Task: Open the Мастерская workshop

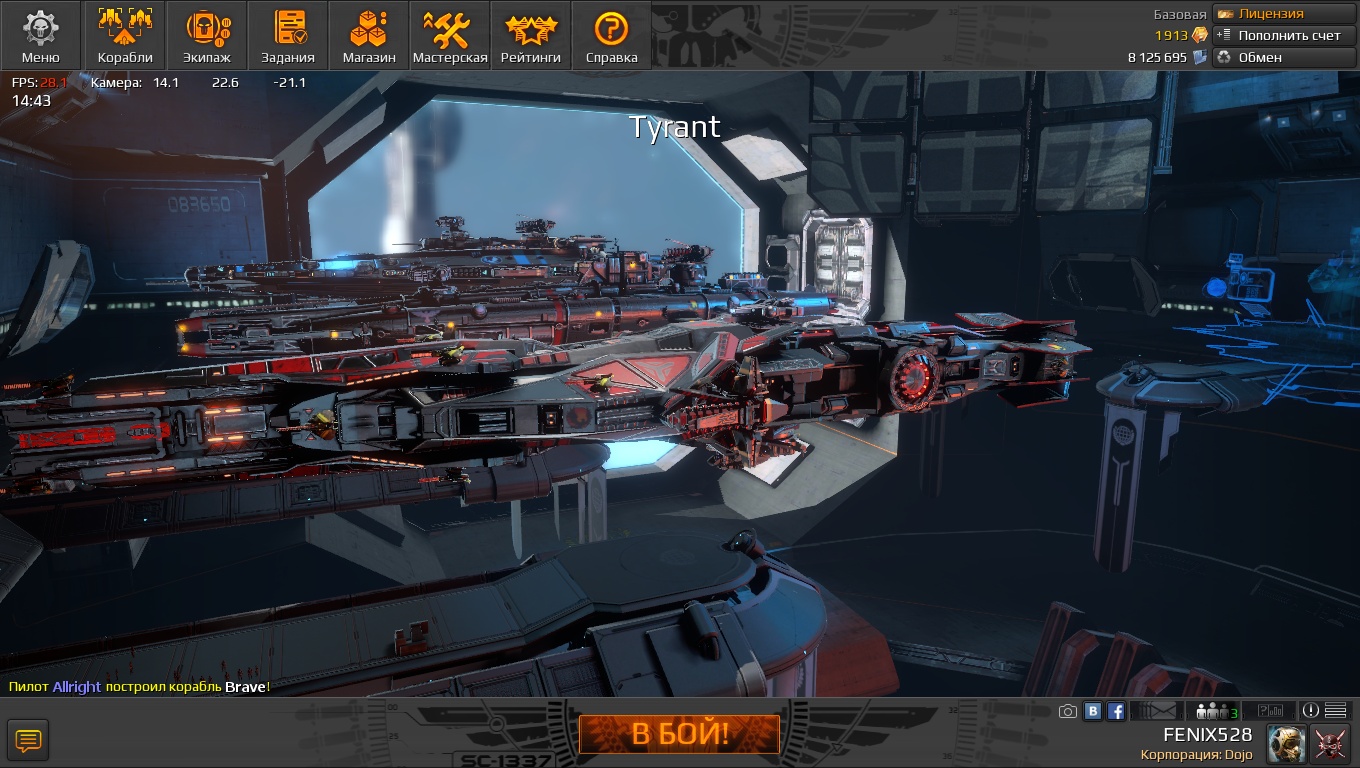Action: pyautogui.click(x=450, y=36)
